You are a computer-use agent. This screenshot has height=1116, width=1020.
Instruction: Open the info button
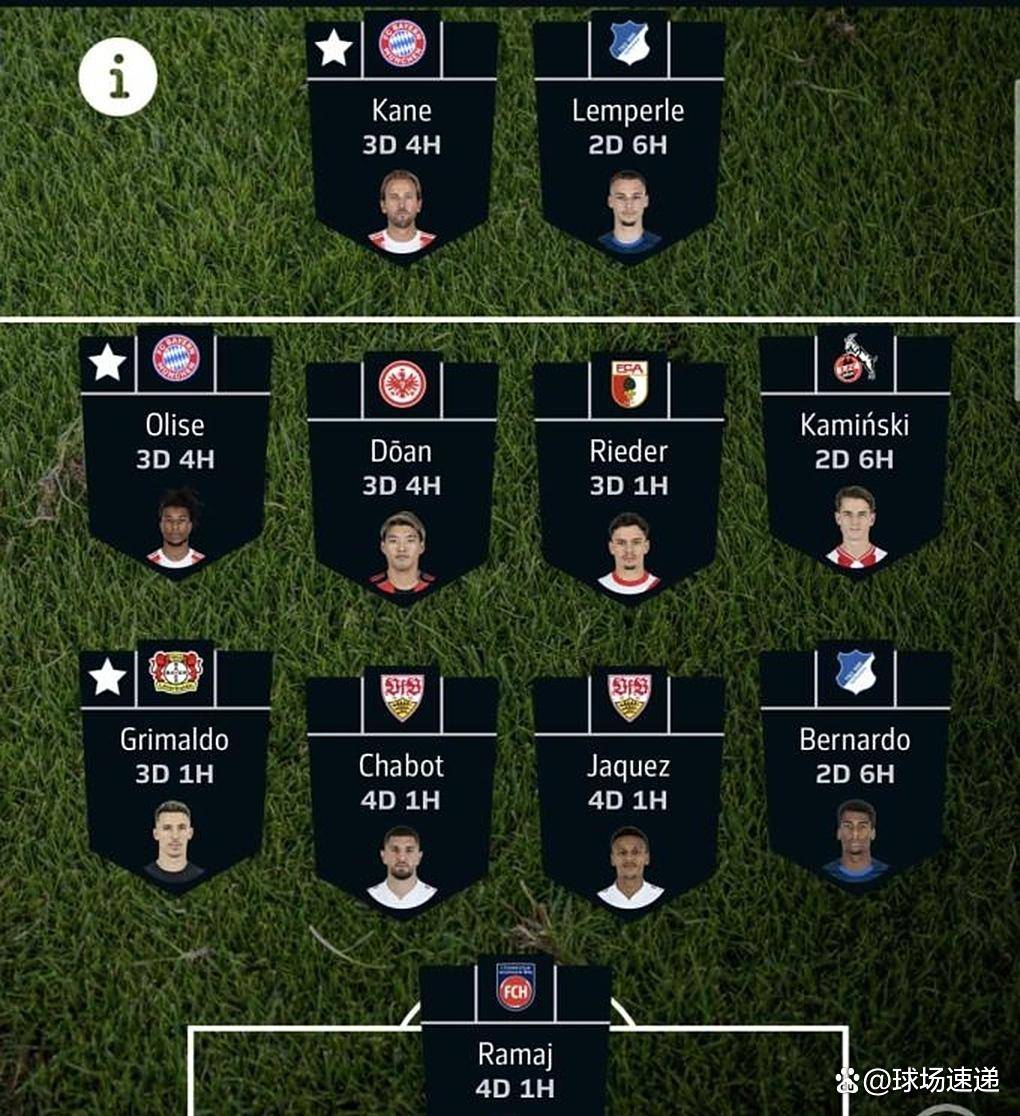tap(118, 77)
